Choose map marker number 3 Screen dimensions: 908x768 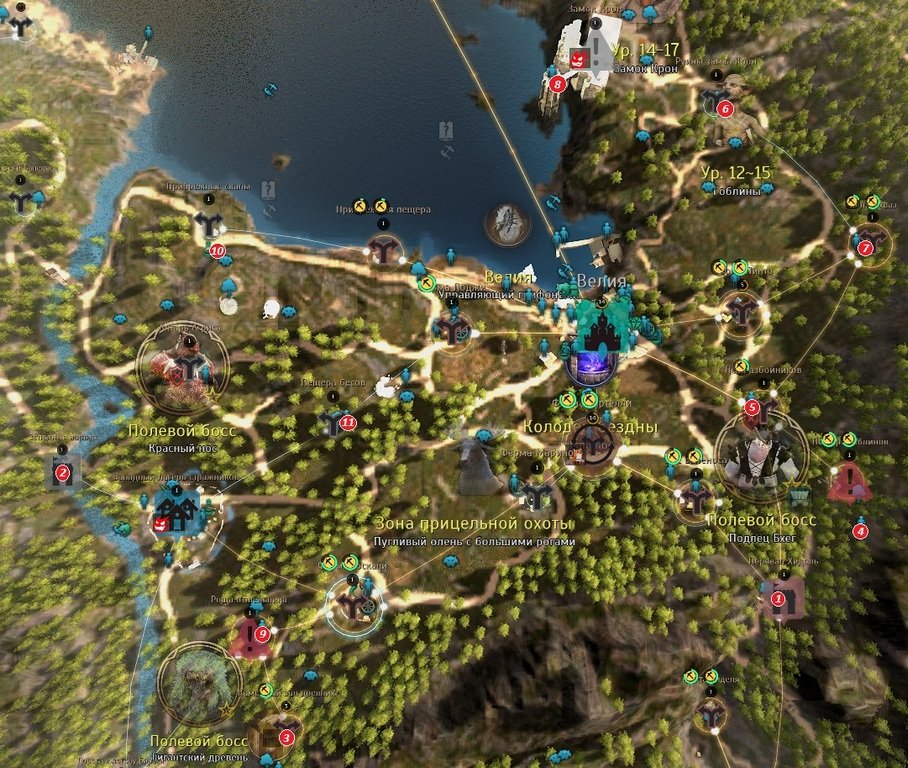point(286,738)
